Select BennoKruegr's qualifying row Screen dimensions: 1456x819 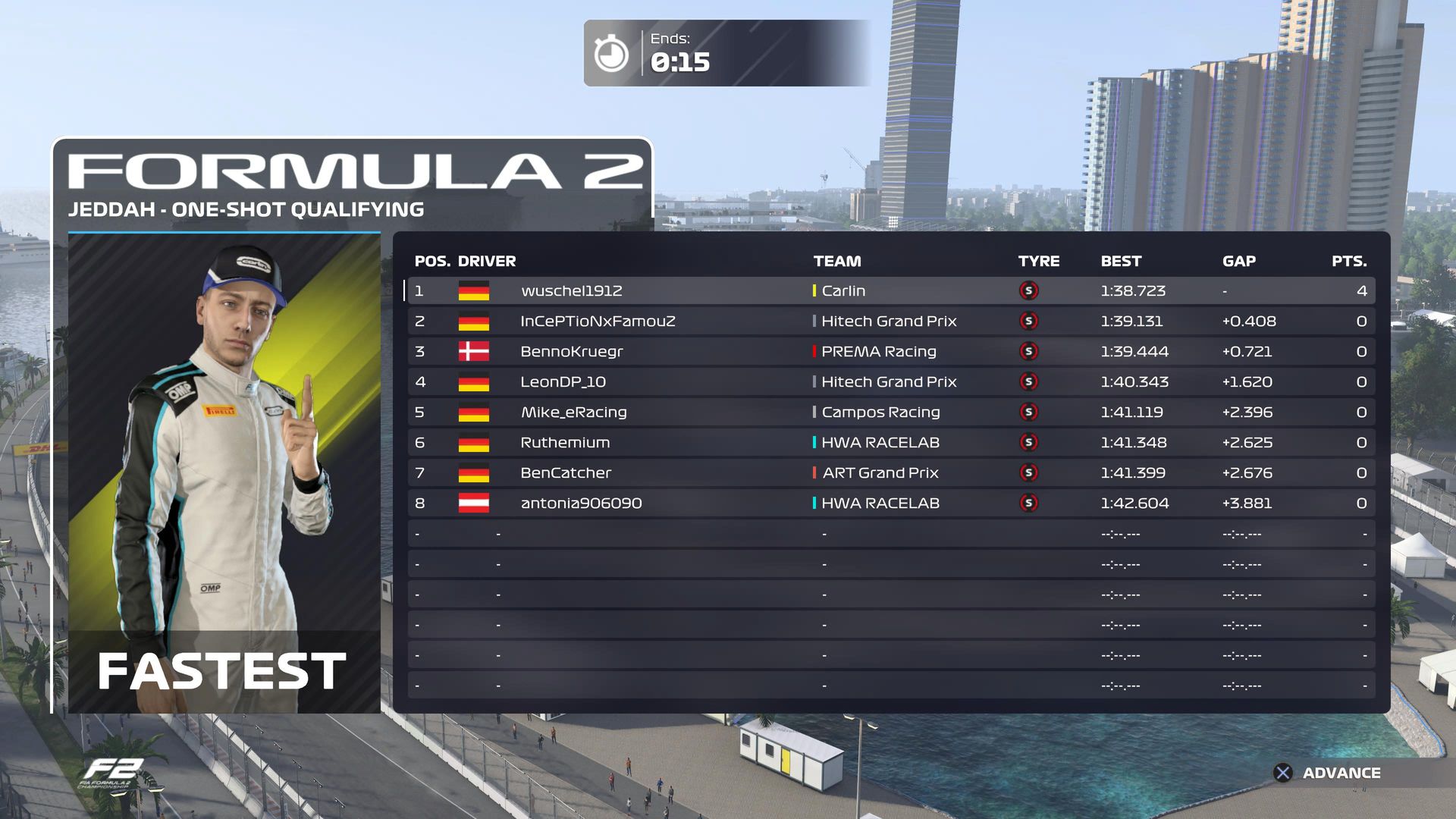[890, 352]
